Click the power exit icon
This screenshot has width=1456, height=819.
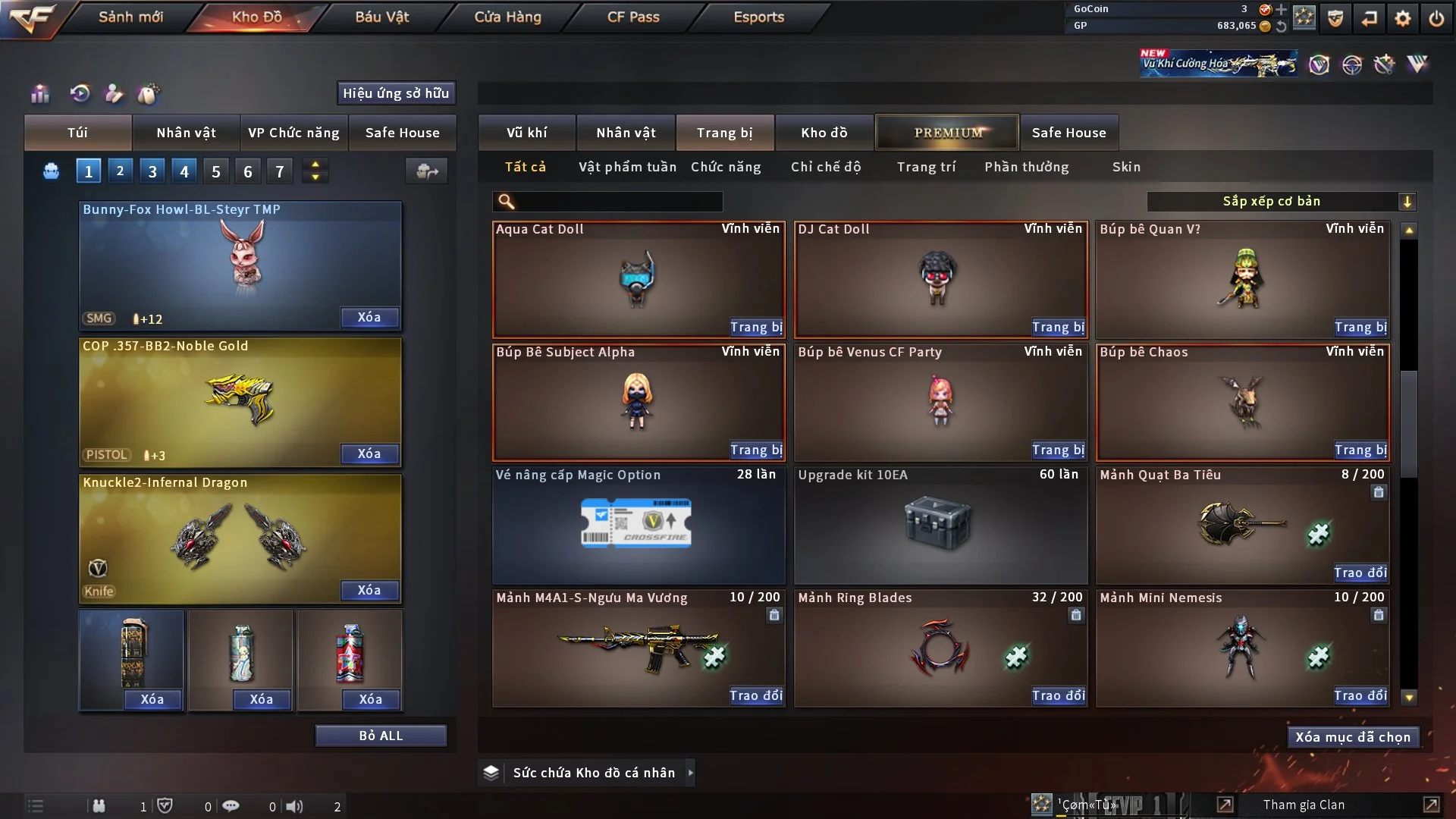(x=1436, y=18)
